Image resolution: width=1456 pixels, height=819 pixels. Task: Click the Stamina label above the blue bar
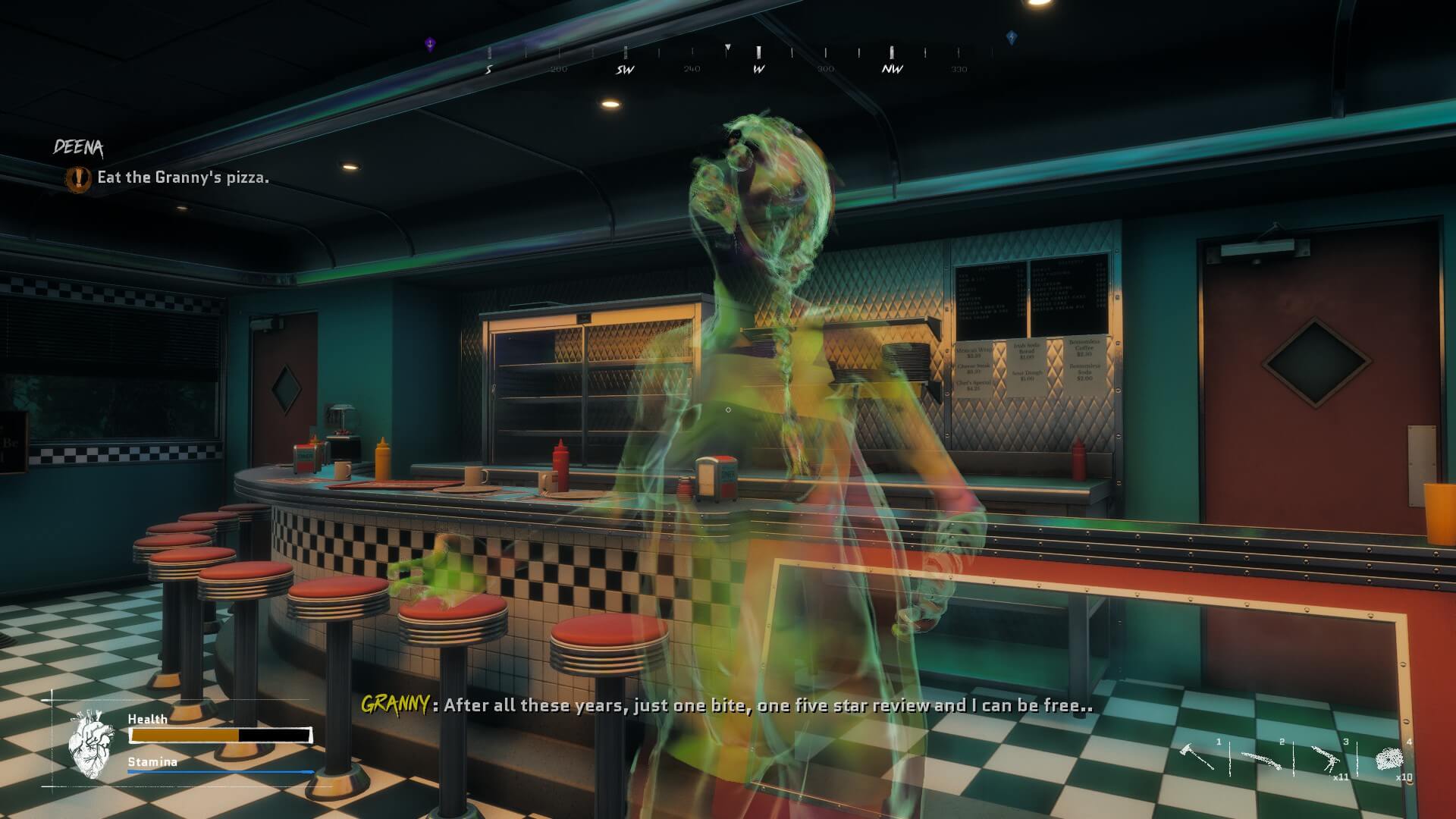tap(152, 762)
